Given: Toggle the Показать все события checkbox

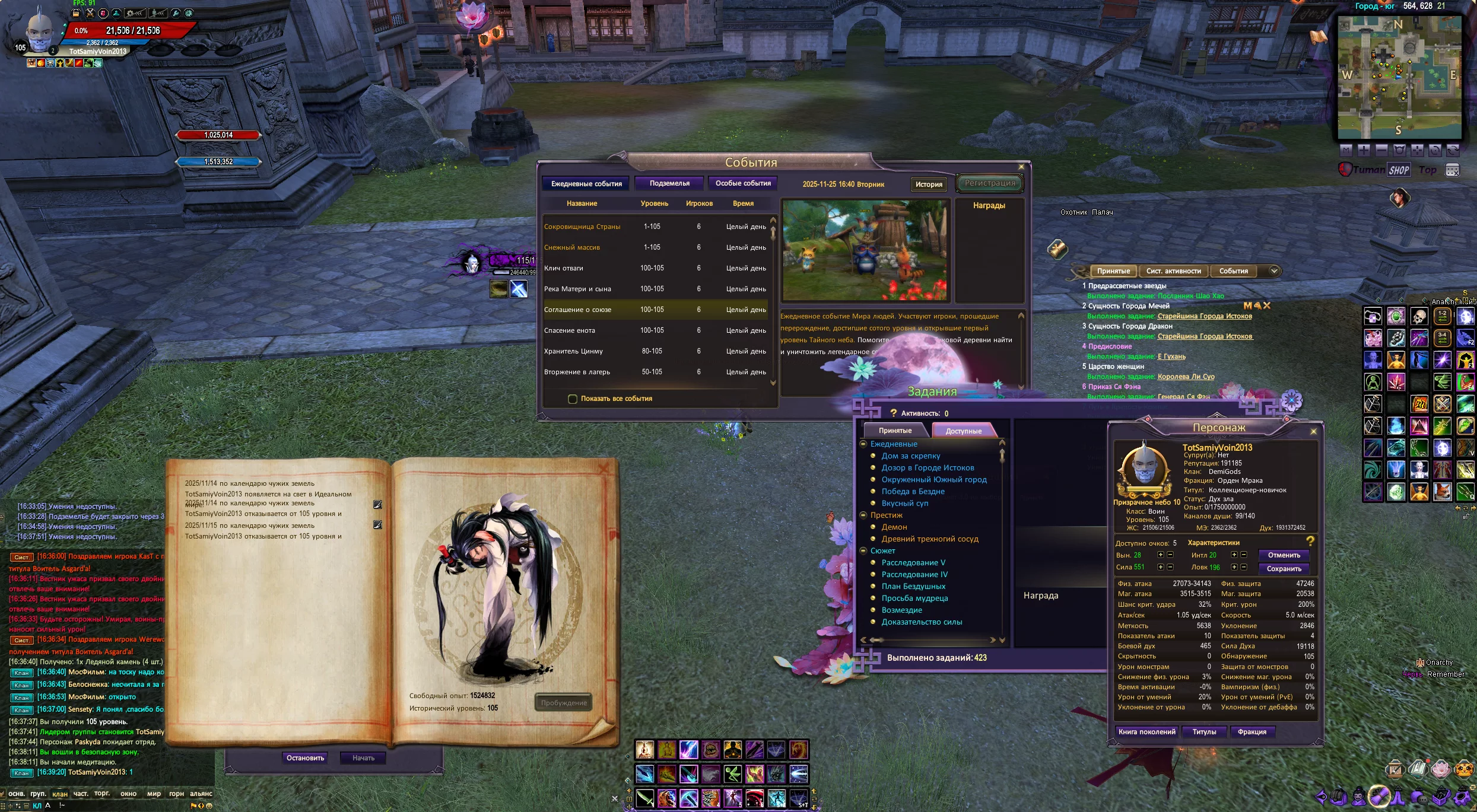Looking at the screenshot, I should click(573, 399).
